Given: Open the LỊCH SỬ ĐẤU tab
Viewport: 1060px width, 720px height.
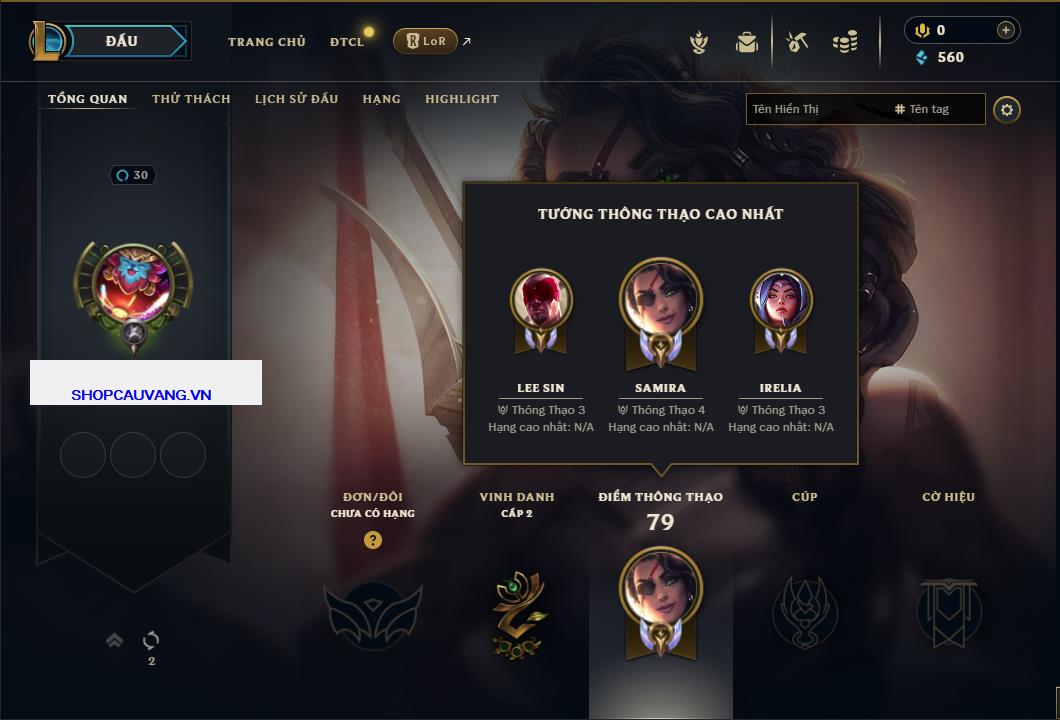Looking at the screenshot, I should (296, 99).
